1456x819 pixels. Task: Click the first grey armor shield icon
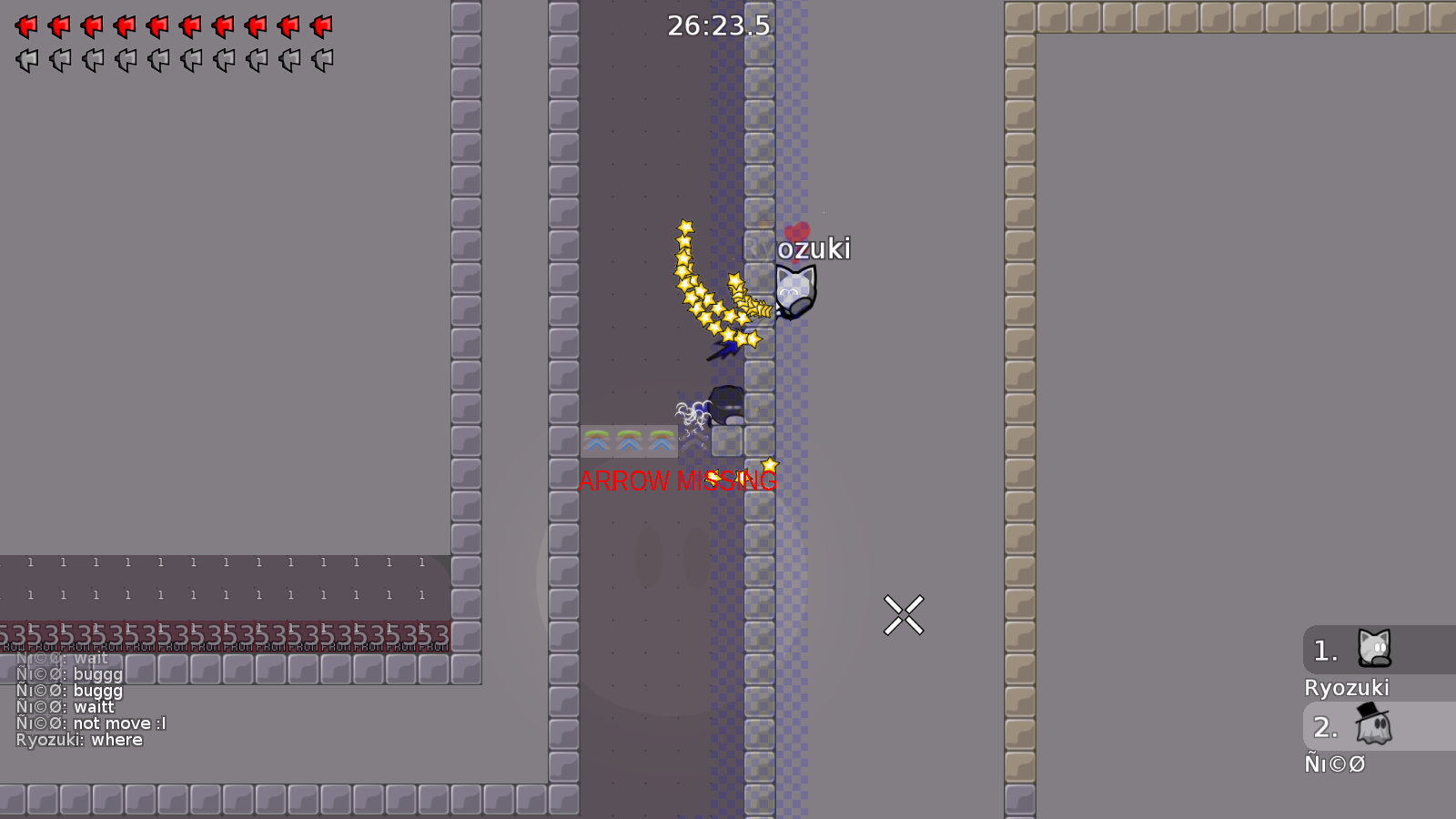(x=25, y=59)
